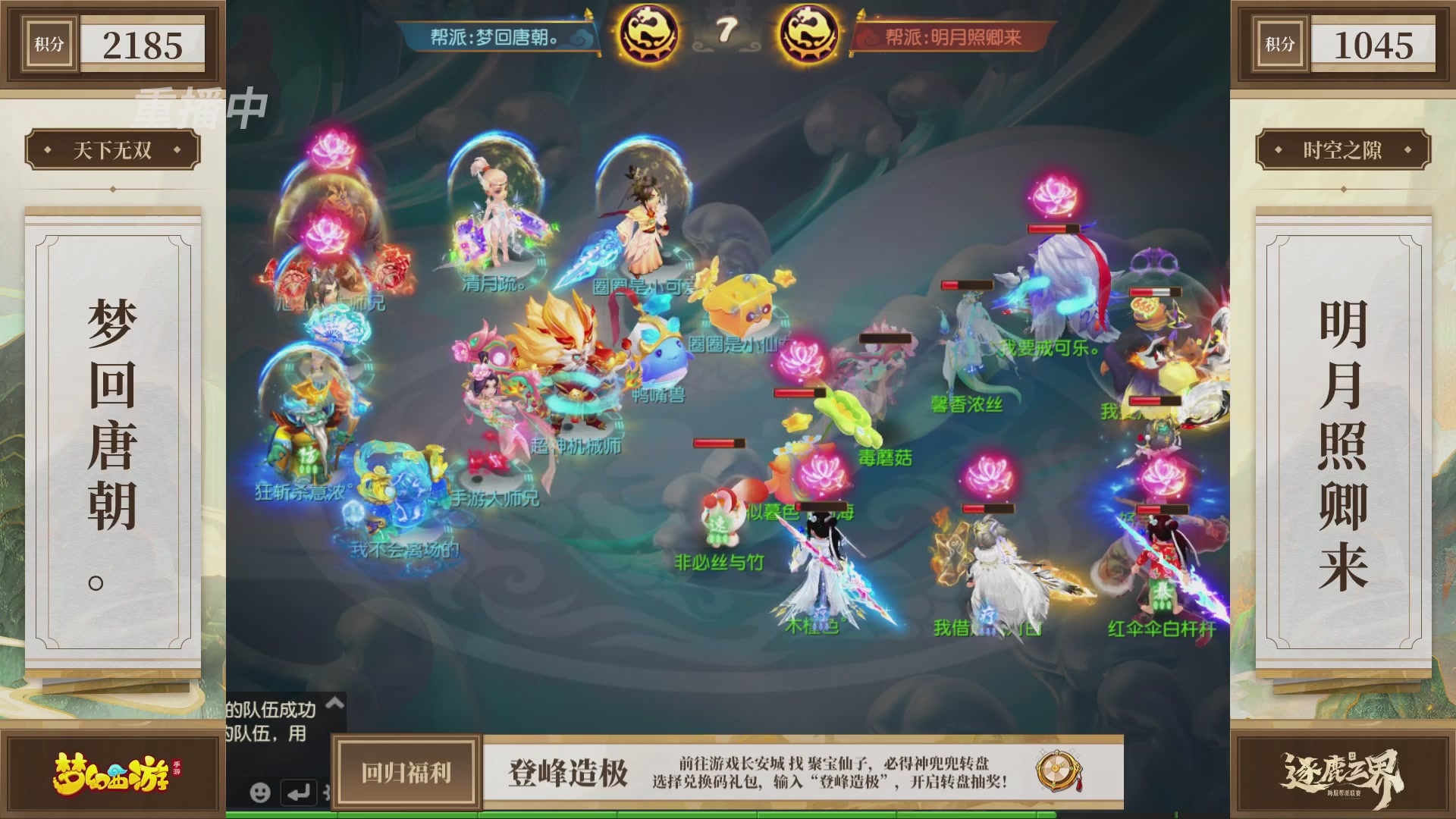The width and height of the screenshot is (1456, 819).
Task: Select the 时空之隙 title banner
Action: pos(1344,150)
